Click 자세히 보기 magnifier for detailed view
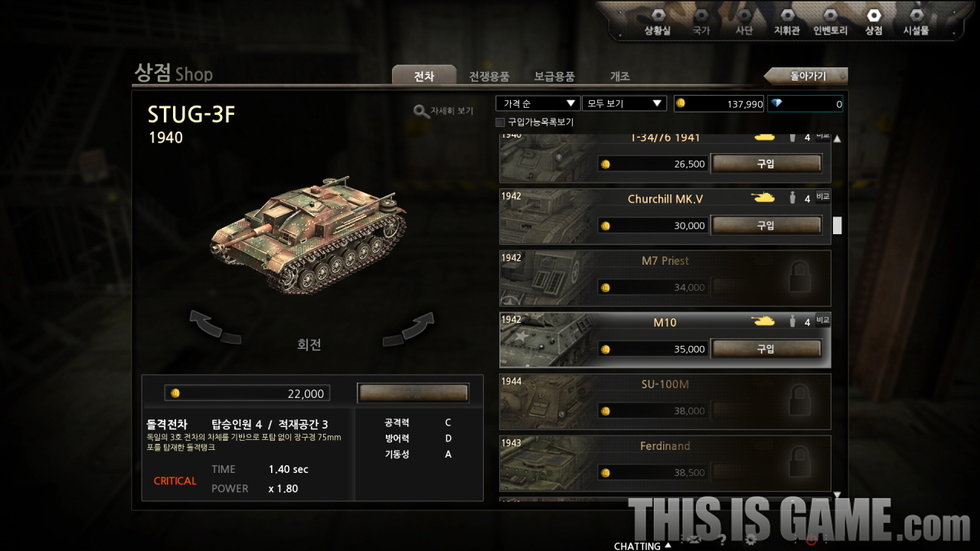The height and width of the screenshot is (551, 980). coord(444,111)
